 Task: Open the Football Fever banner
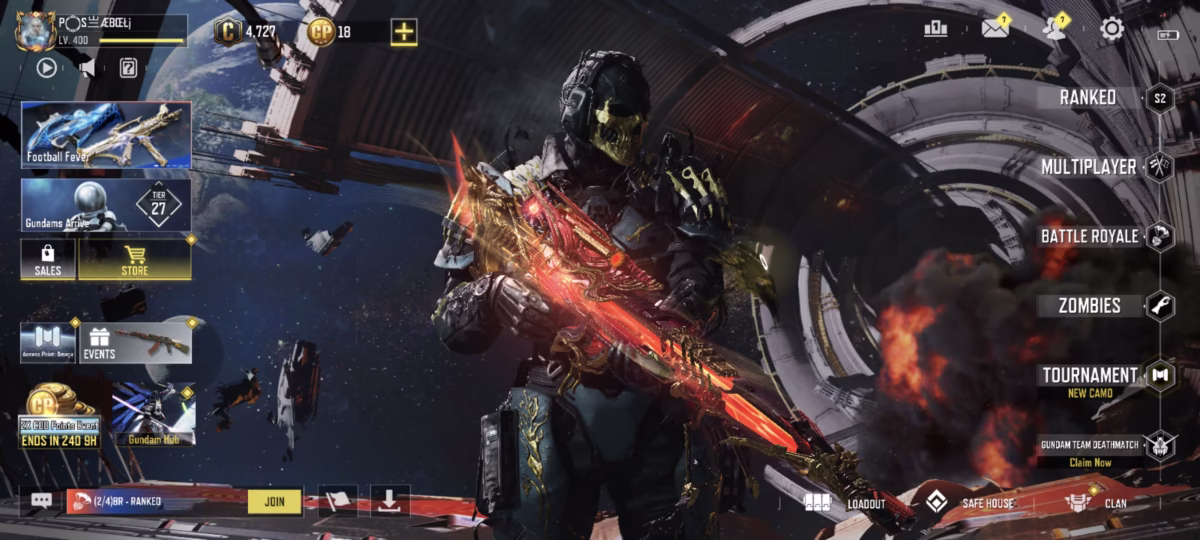pyautogui.click(x=106, y=135)
